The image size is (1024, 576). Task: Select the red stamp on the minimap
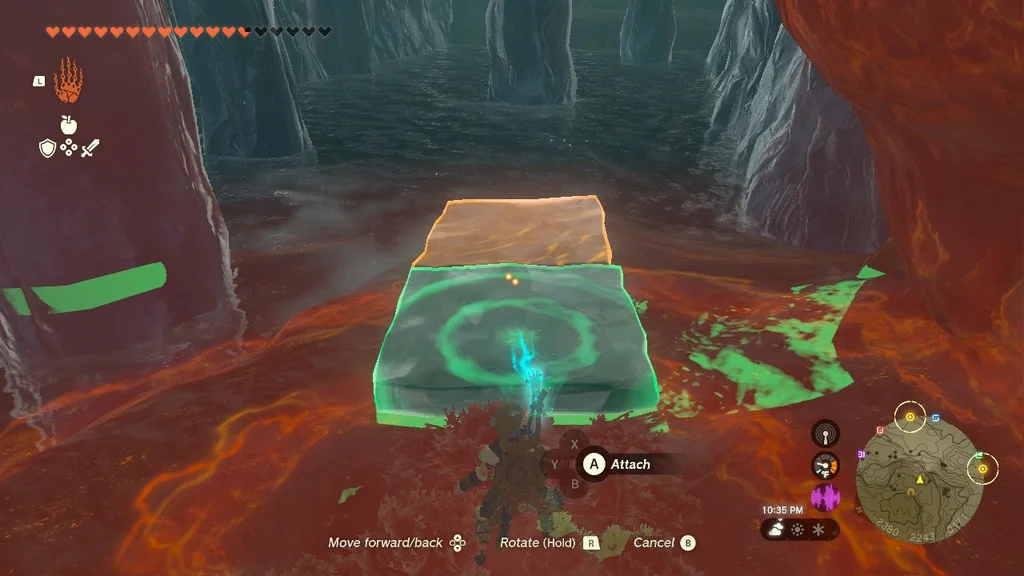[880, 430]
